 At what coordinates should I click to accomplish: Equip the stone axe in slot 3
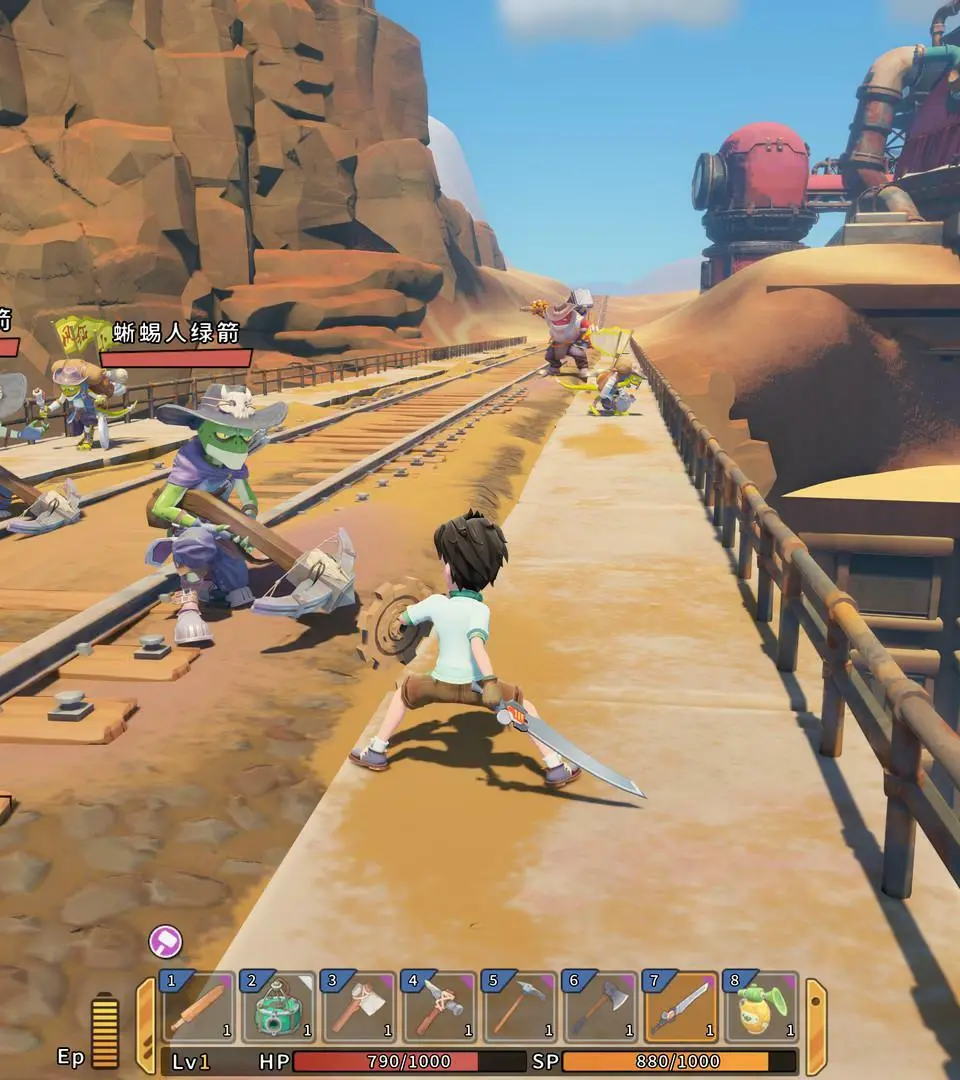[x=359, y=1007]
